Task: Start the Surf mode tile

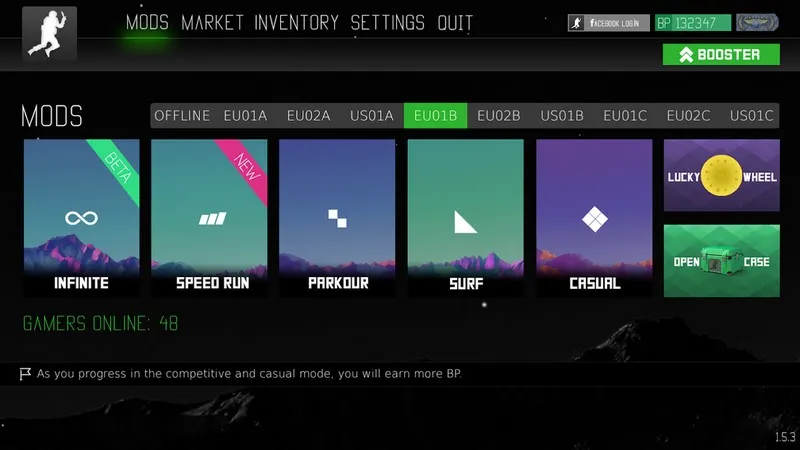Action: click(x=466, y=218)
